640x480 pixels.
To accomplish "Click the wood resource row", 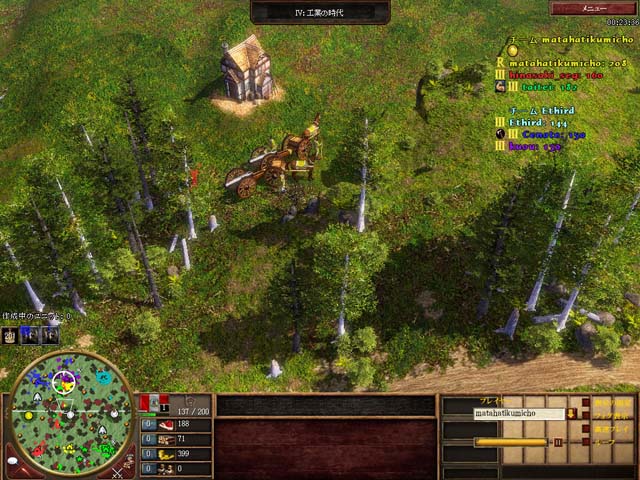I will tap(176, 439).
